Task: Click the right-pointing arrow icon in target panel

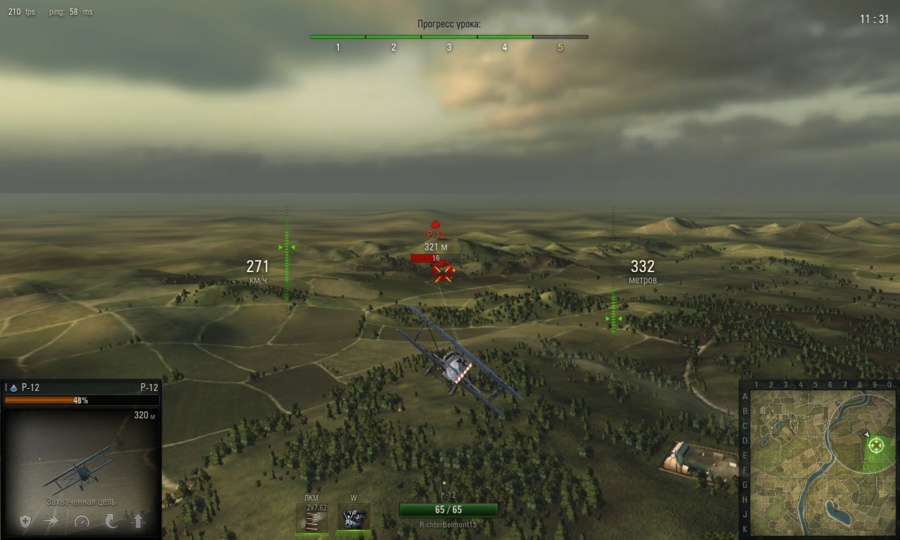Action: tap(52, 521)
